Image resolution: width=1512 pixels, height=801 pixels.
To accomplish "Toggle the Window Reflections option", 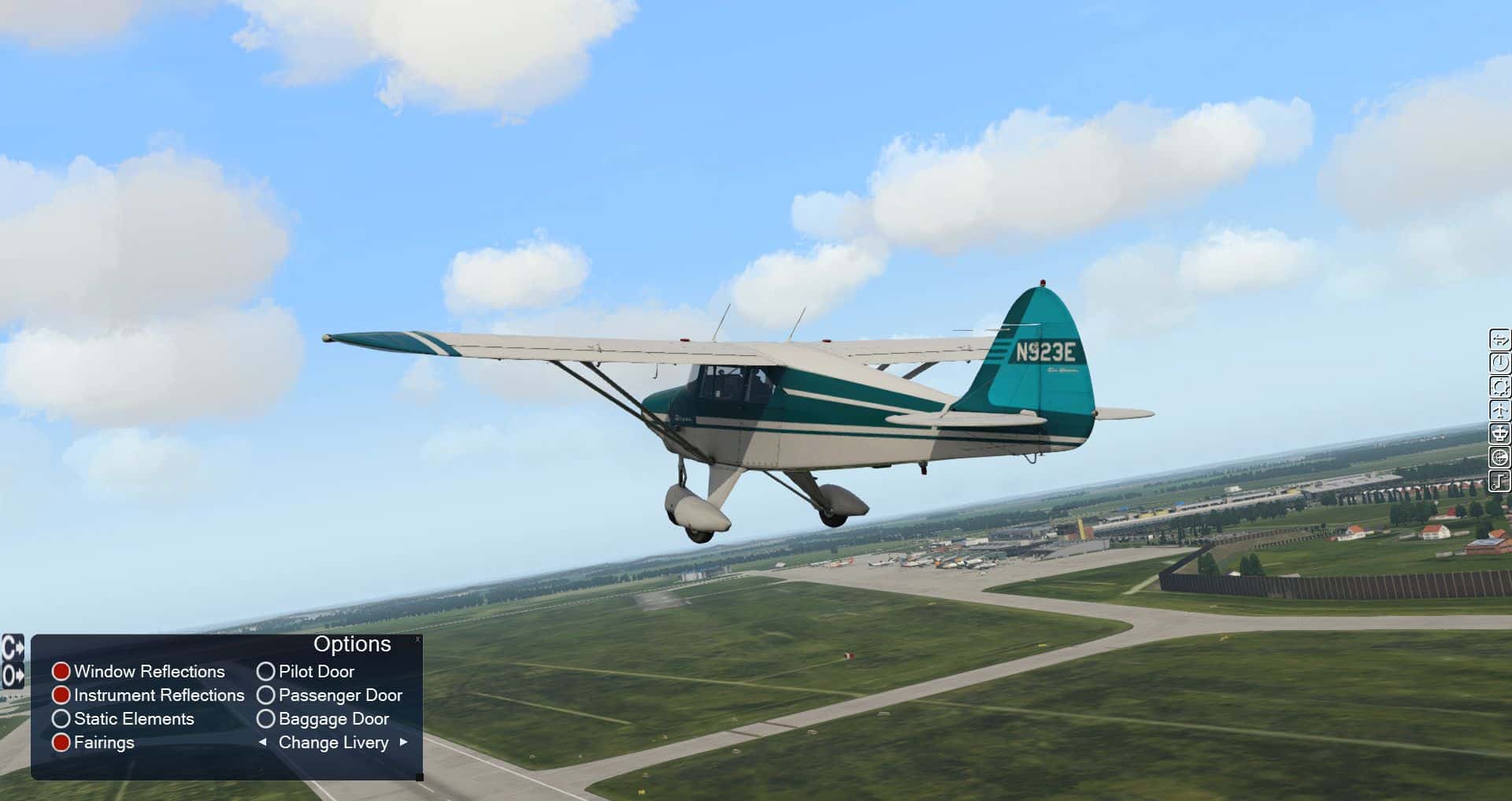I will [61, 672].
